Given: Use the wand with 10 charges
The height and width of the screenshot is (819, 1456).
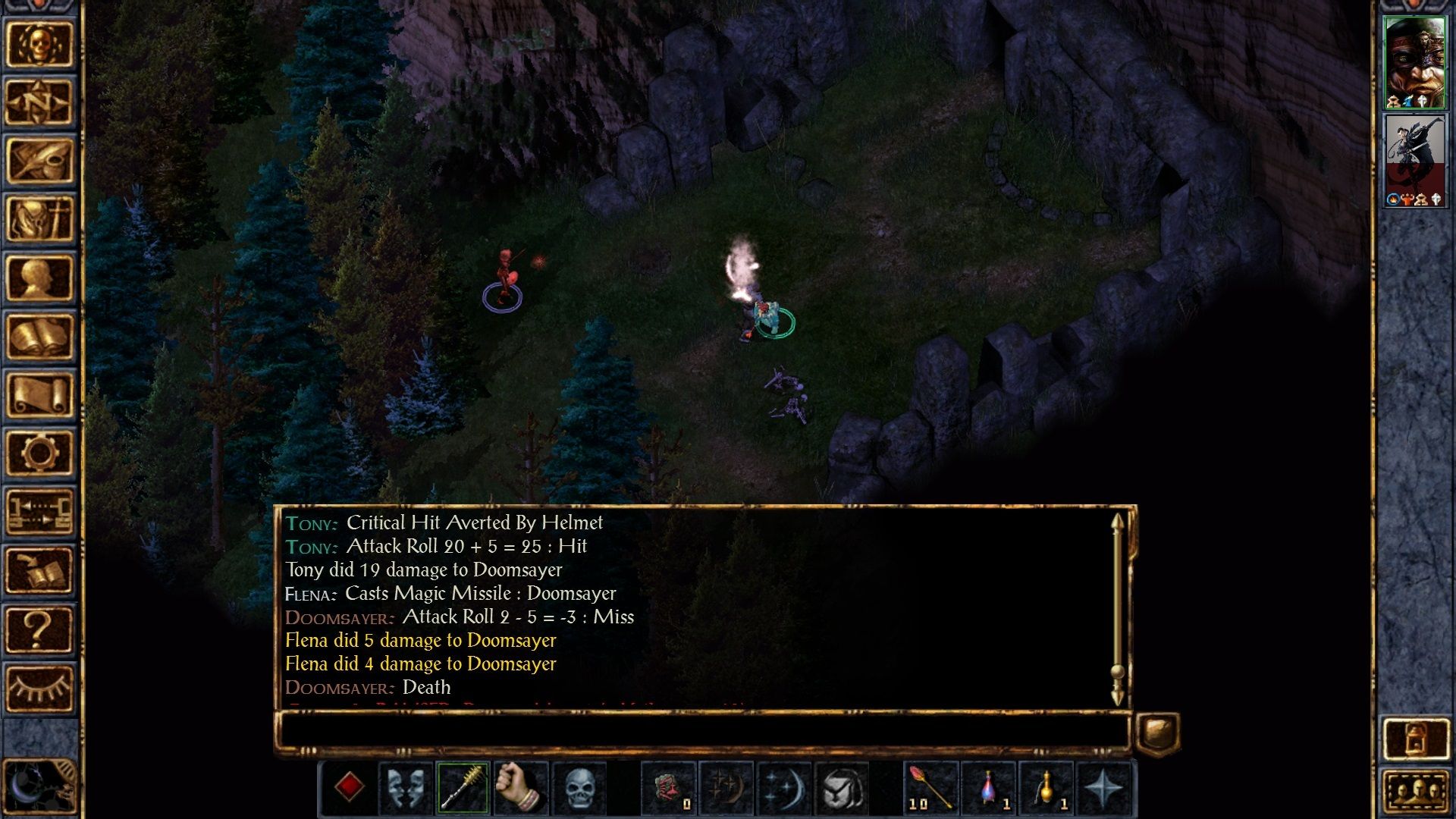Looking at the screenshot, I should pos(930,788).
